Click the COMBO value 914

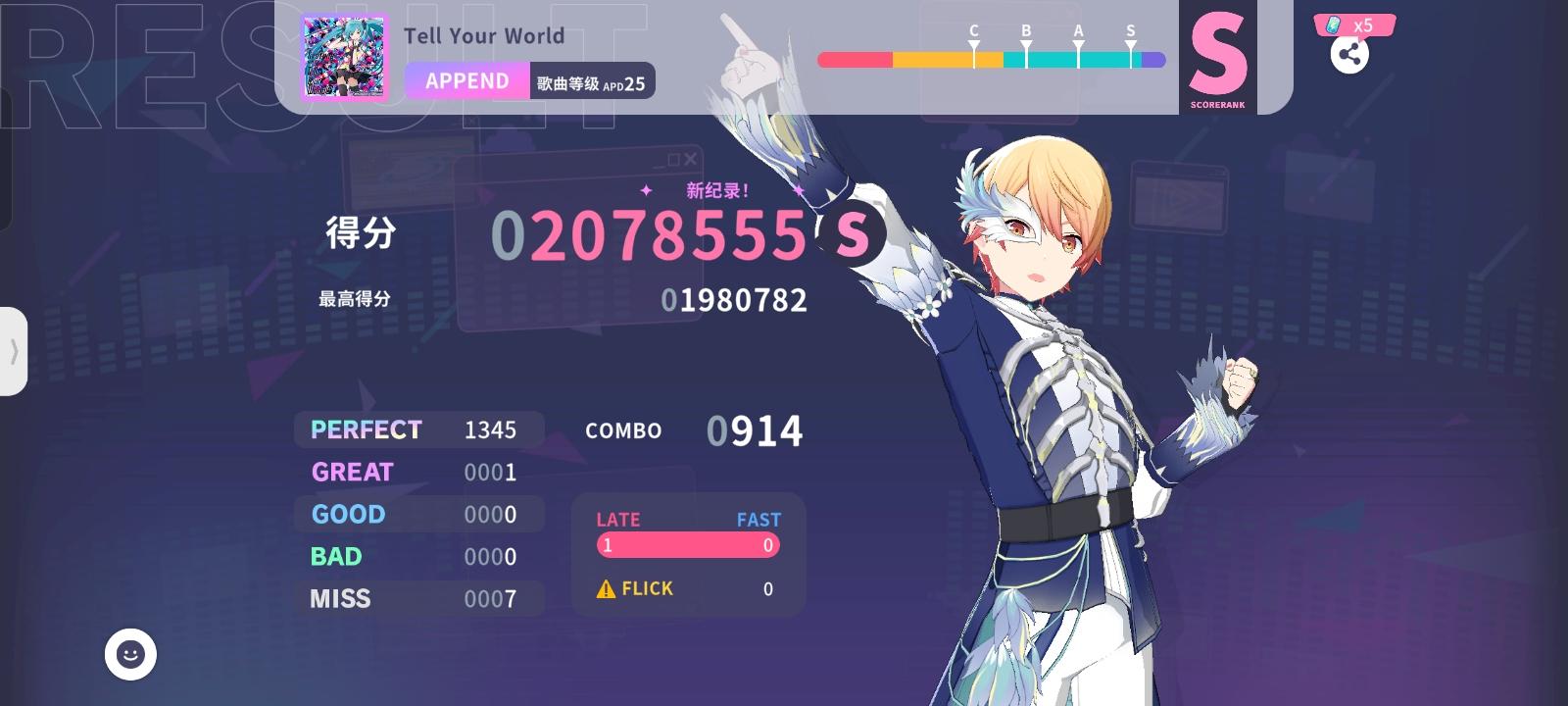point(755,429)
